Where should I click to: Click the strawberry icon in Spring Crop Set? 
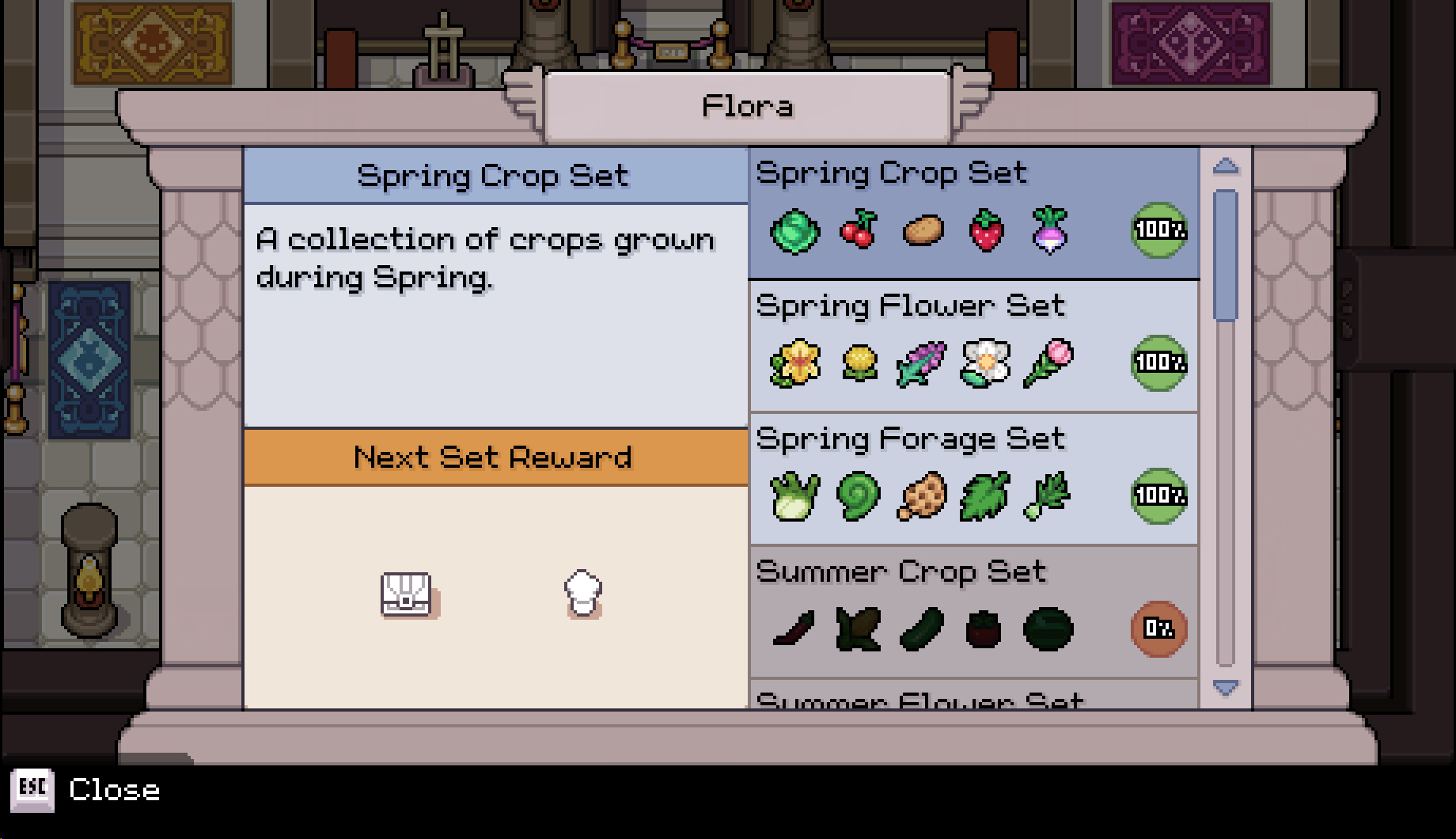pos(985,231)
